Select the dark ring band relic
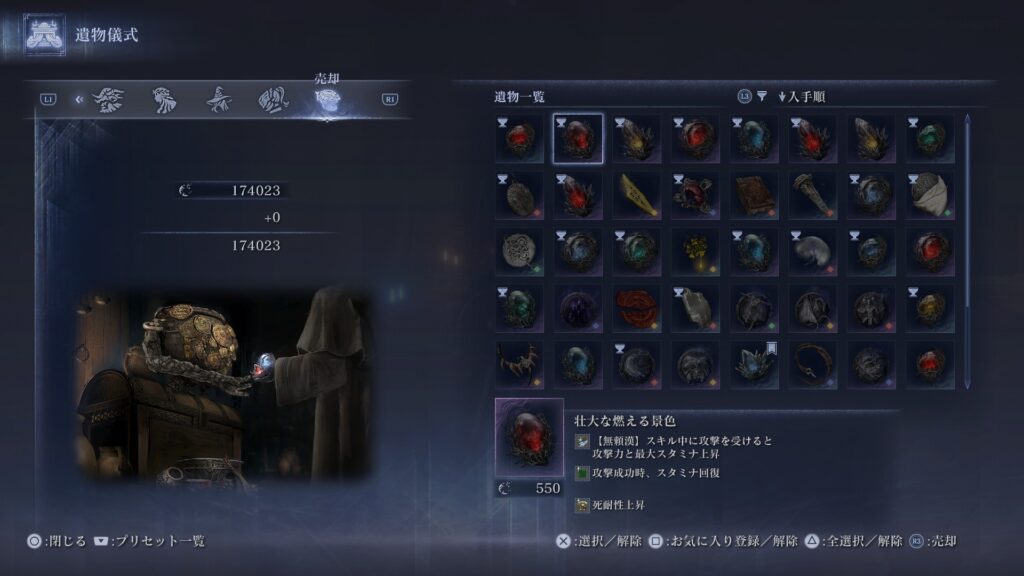Image resolution: width=1024 pixels, height=576 pixels. tap(814, 365)
